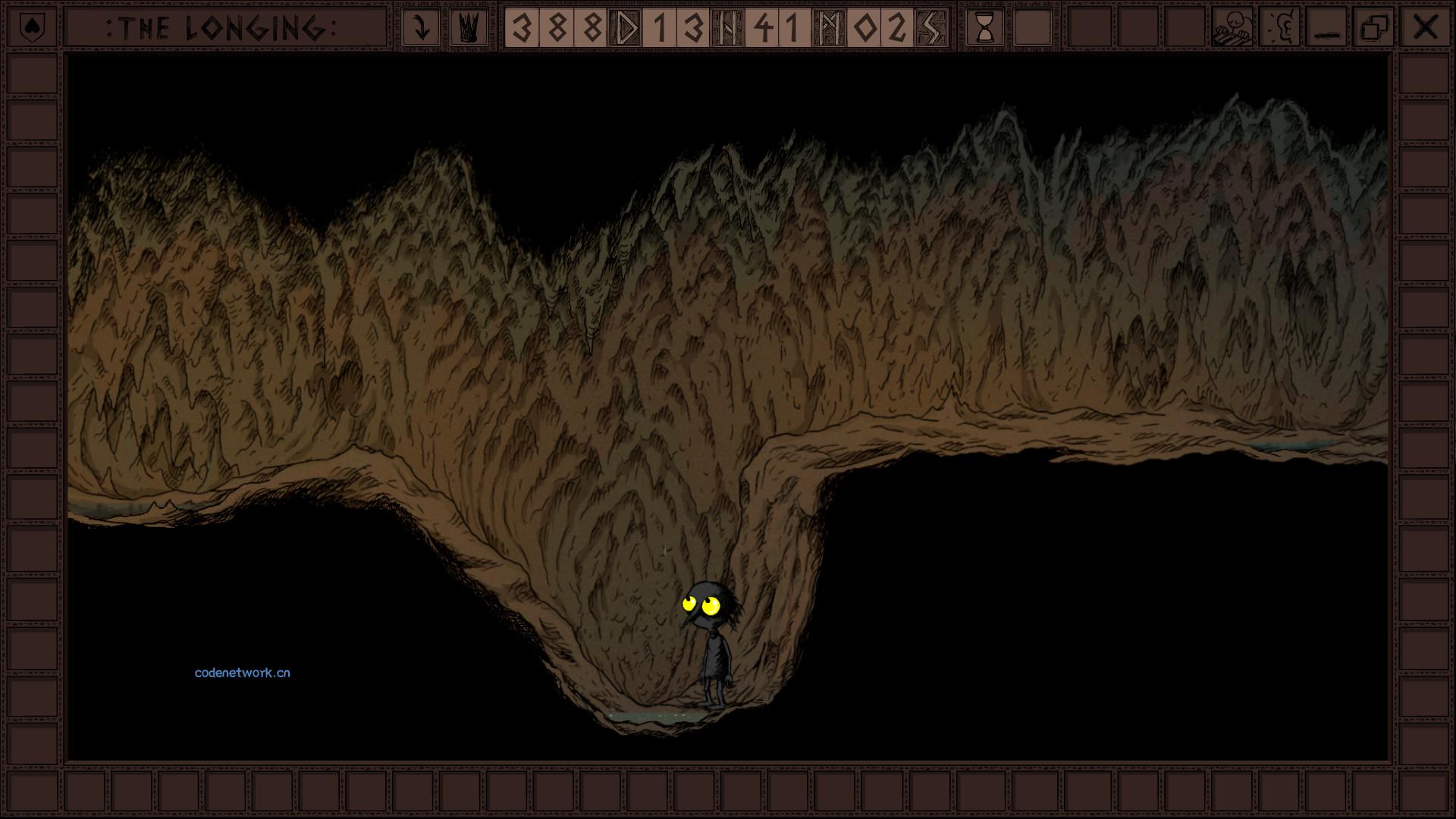Open the codenetwork.cn watermark link
Image resolution: width=1456 pixels, height=819 pixels.
(242, 673)
